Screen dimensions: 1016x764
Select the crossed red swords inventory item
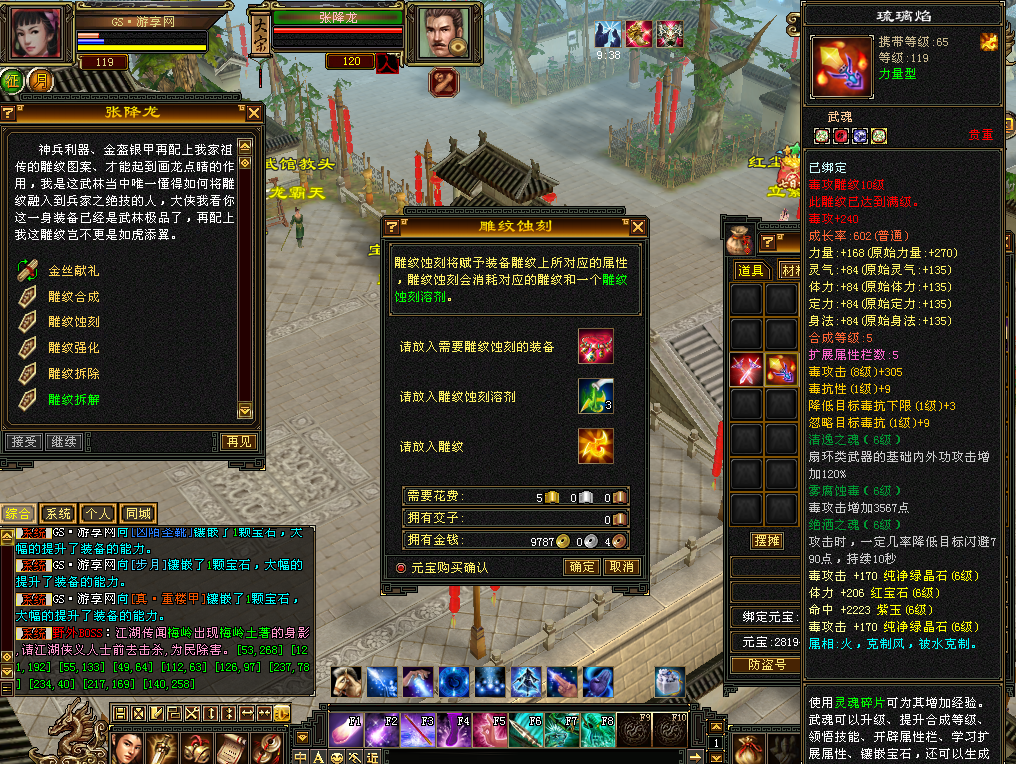pos(747,370)
